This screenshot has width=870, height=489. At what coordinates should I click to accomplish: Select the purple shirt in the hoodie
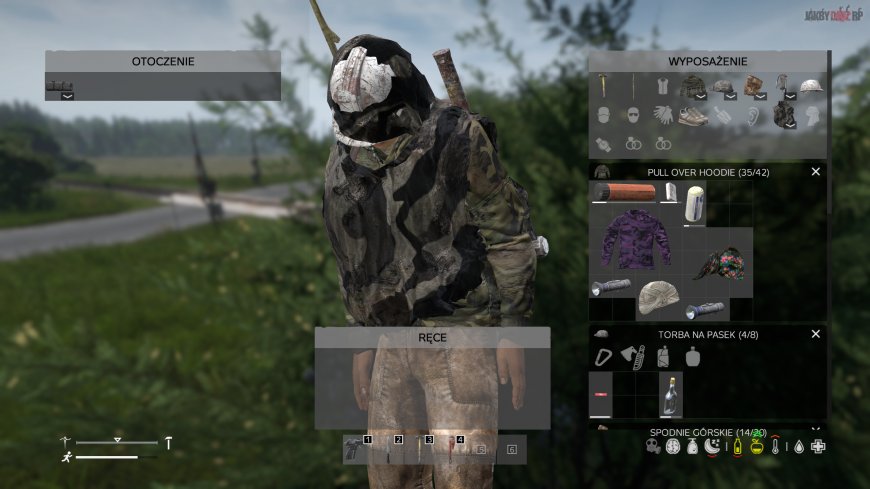[636, 239]
